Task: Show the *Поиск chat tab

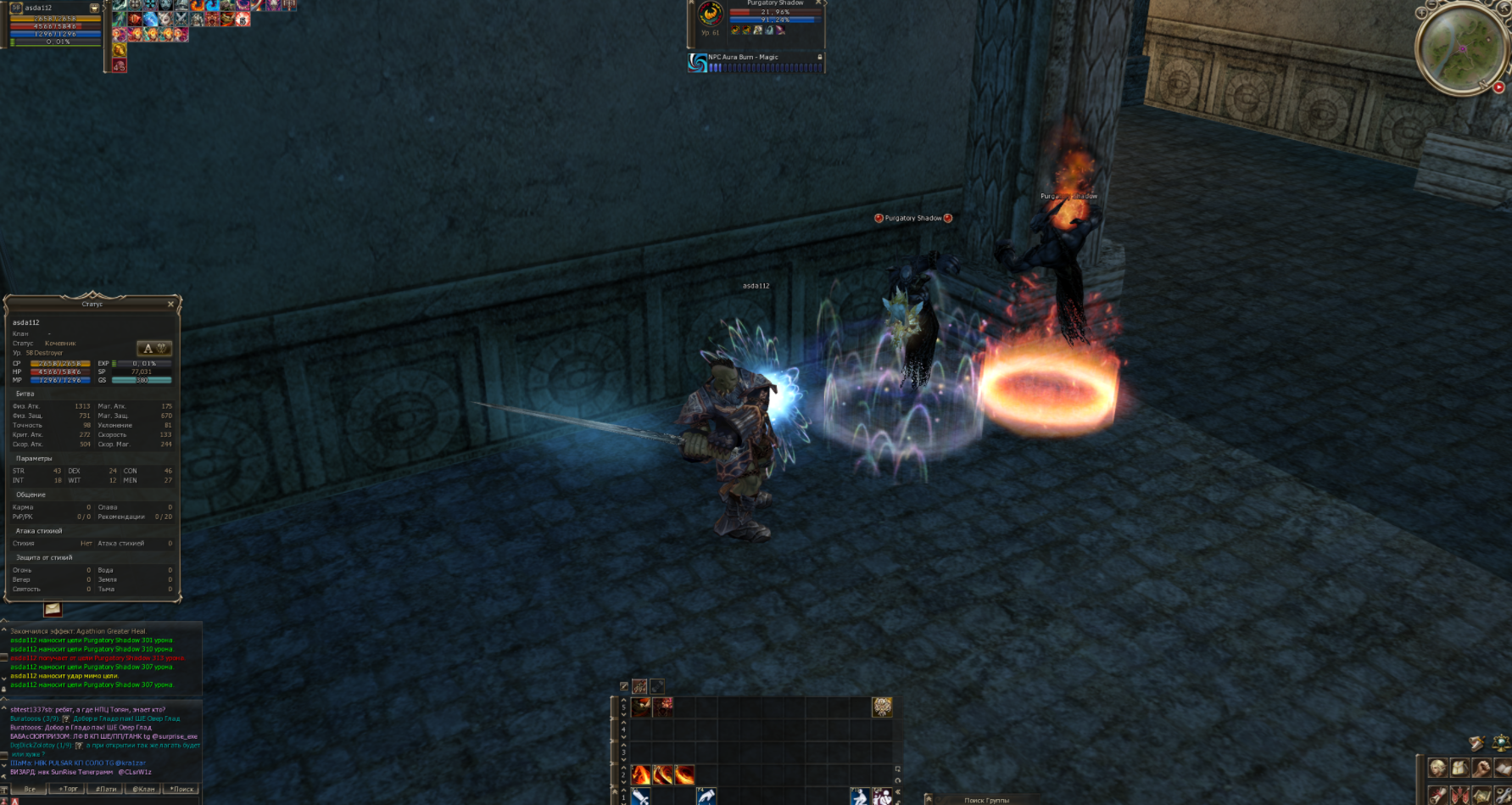Action: [181, 789]
